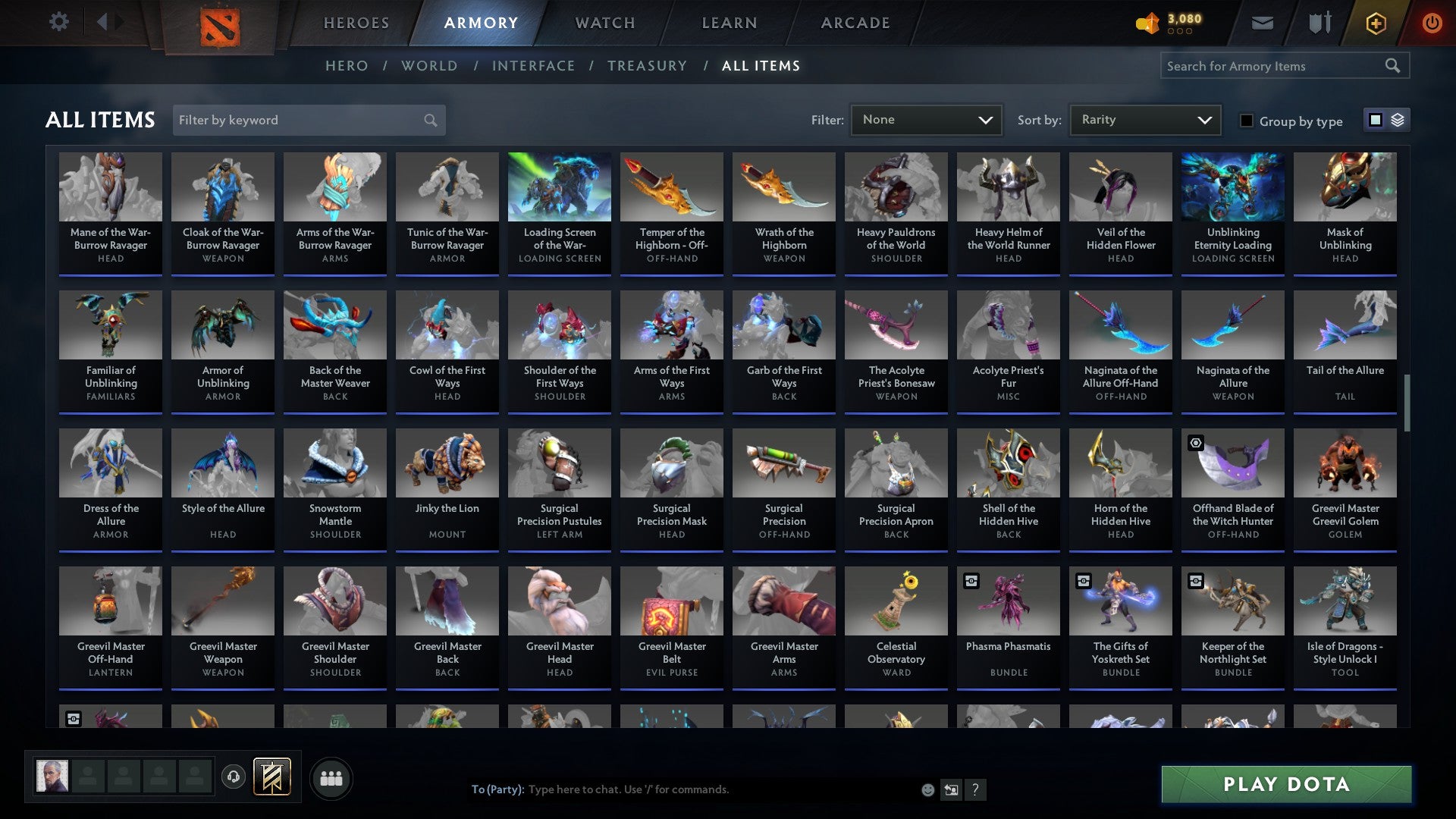The image size is (1456, 819).
Task: Open the emoticon picker in chat
Action: [927, 789]
